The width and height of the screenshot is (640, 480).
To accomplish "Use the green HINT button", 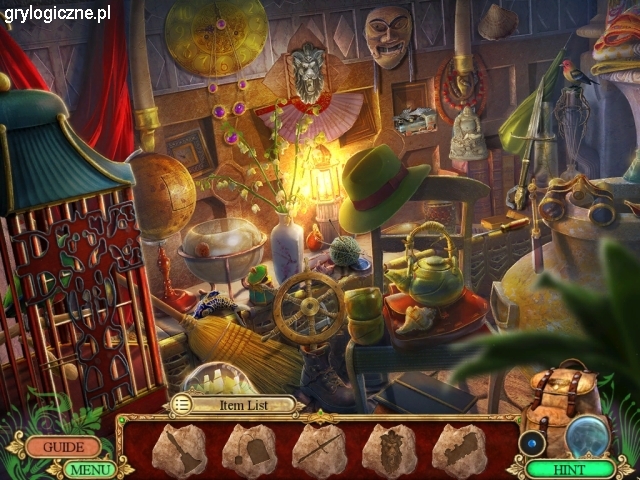I will point(571,468).
